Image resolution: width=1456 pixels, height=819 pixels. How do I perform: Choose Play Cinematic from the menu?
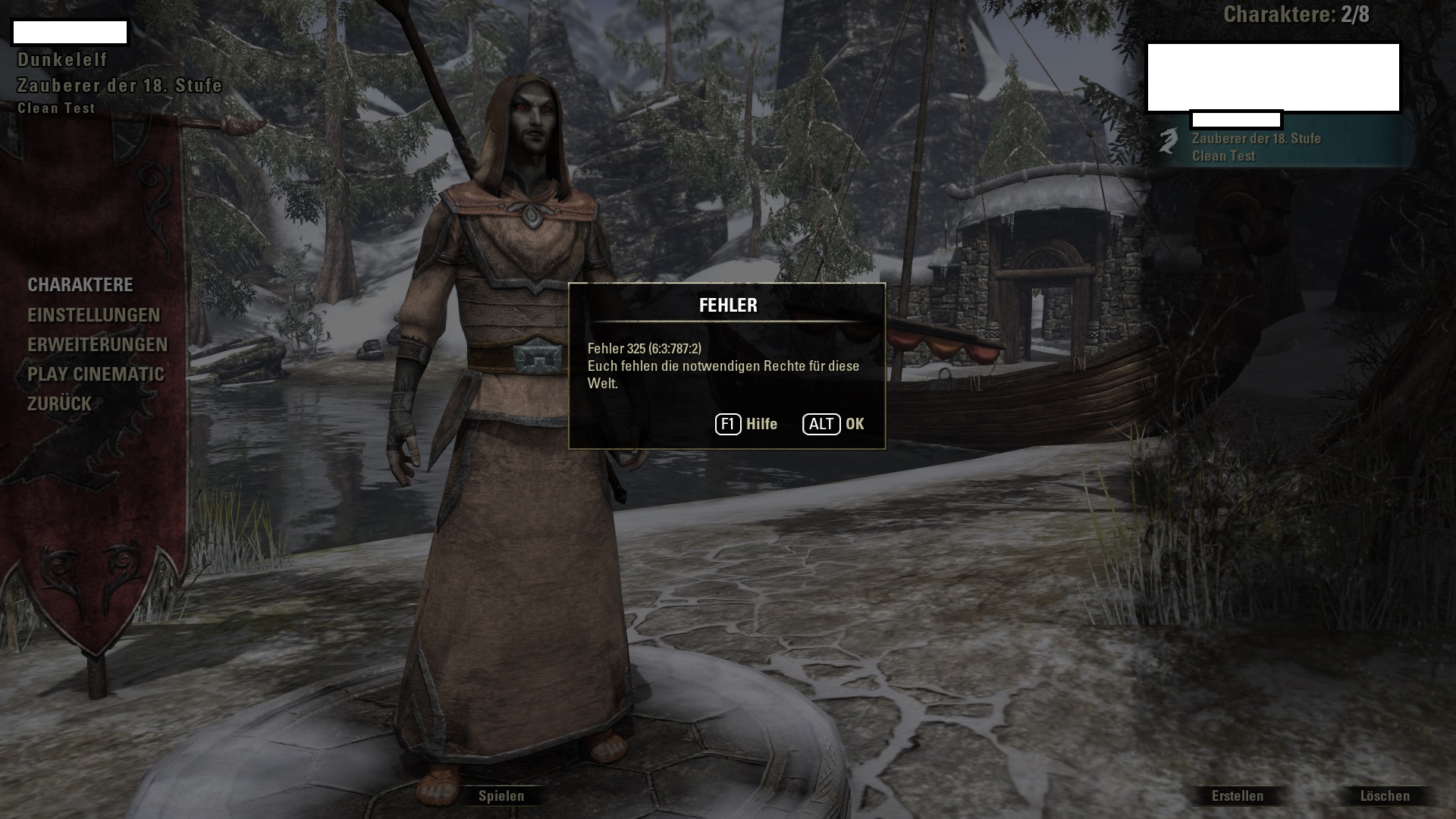click(x=96, y=374)
